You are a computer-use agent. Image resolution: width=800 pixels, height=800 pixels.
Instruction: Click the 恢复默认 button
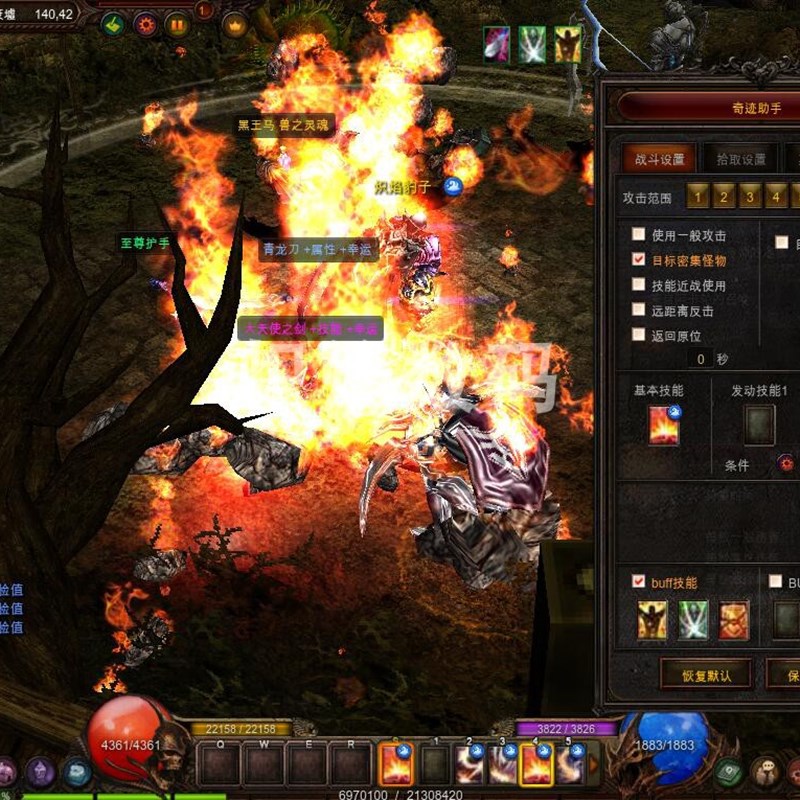coord(706,675)
